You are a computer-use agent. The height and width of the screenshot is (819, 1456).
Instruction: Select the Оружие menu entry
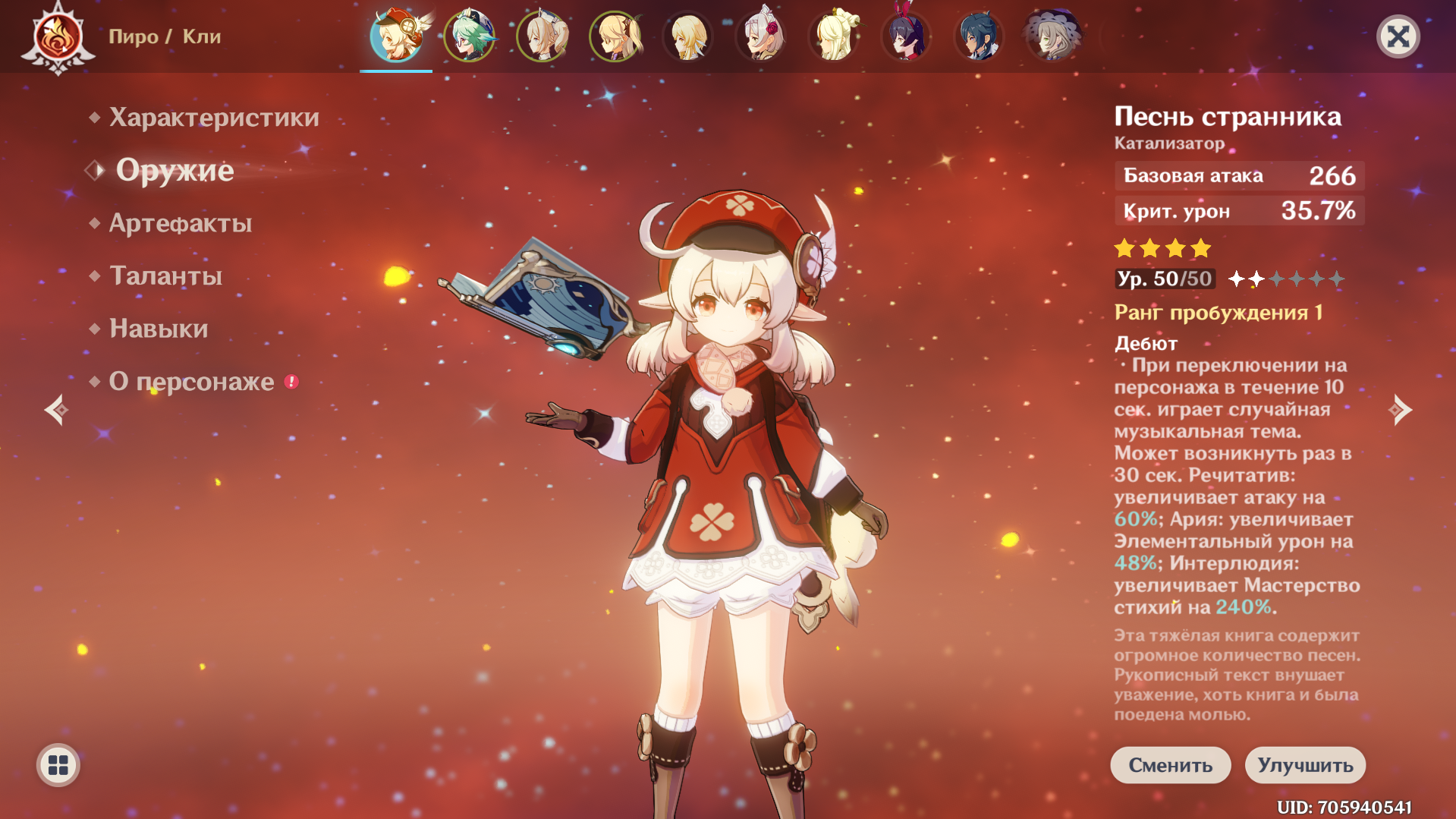point(175,171)
